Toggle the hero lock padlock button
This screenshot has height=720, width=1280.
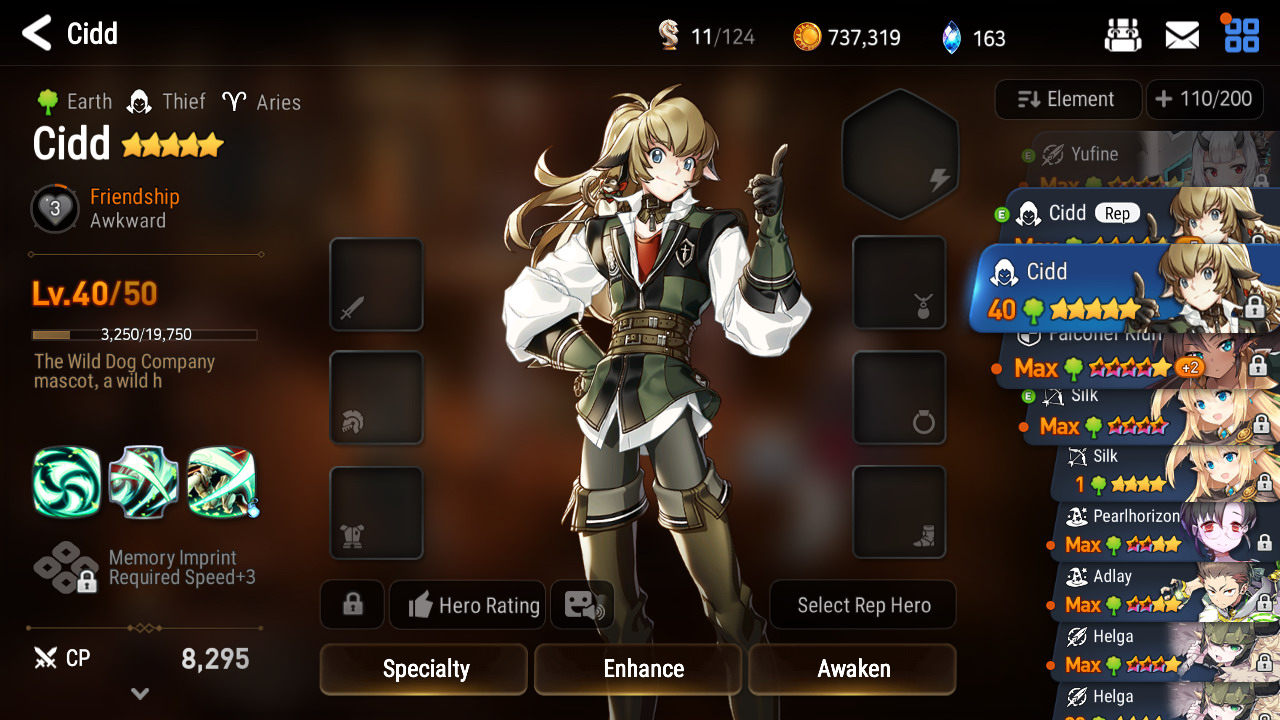[352, 605]
